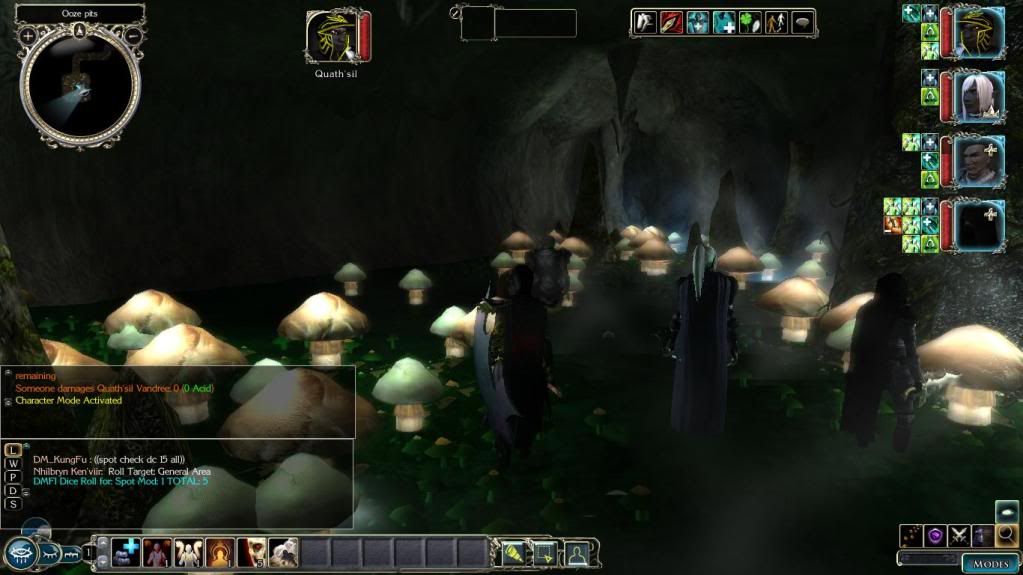Select the first party member portrait with yellow mask

[978, 32]
